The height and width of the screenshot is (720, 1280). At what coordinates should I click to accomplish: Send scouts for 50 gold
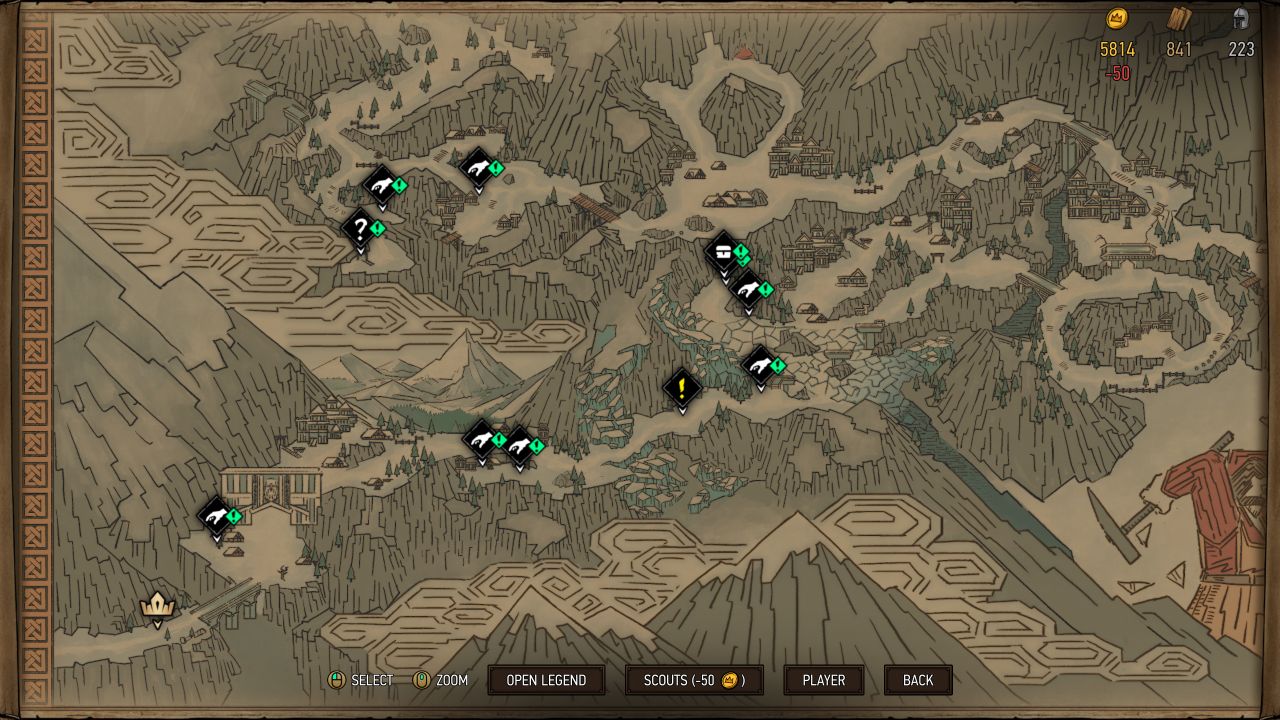click(x=694, y=680)
